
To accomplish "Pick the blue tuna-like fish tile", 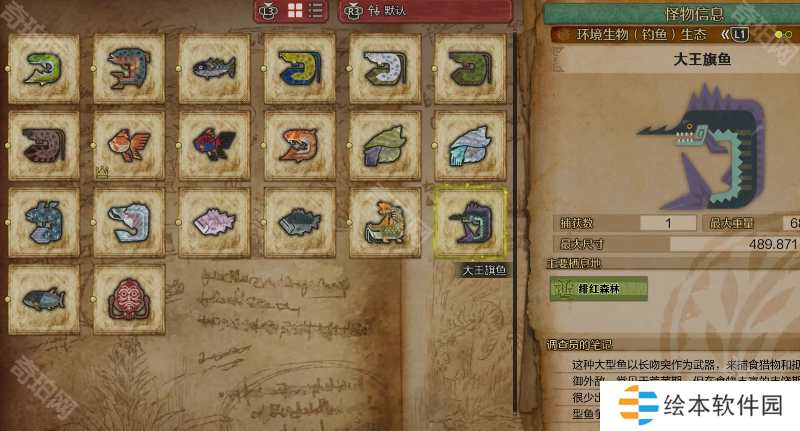I will (43, 298).
